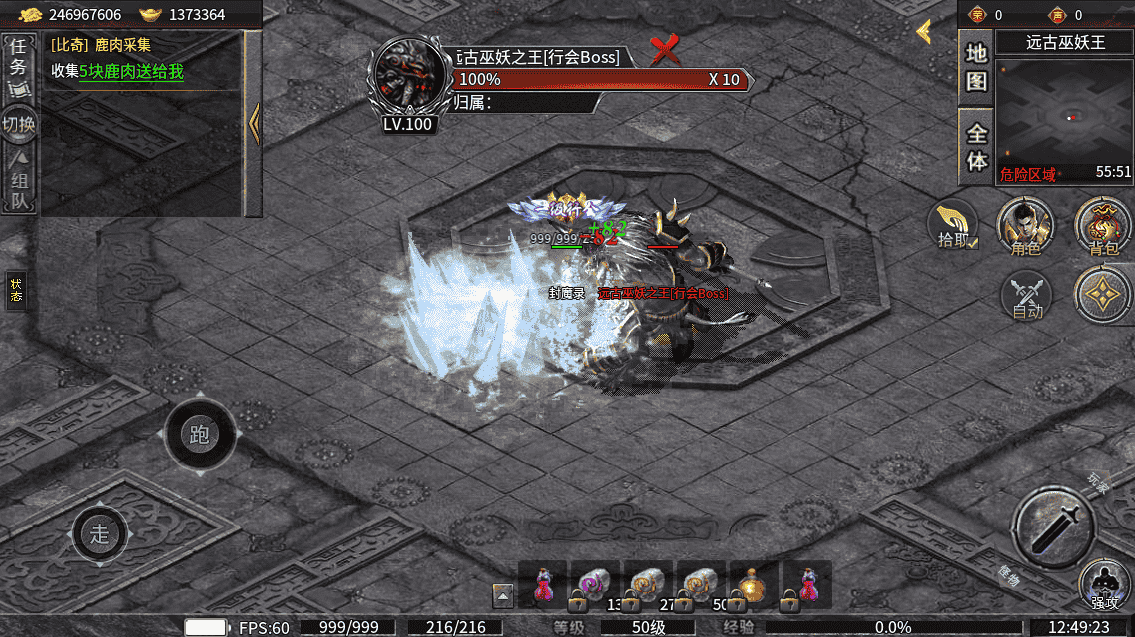Open the 地图 map tab
Screen dimensions: 1135x637
[976, 67]
